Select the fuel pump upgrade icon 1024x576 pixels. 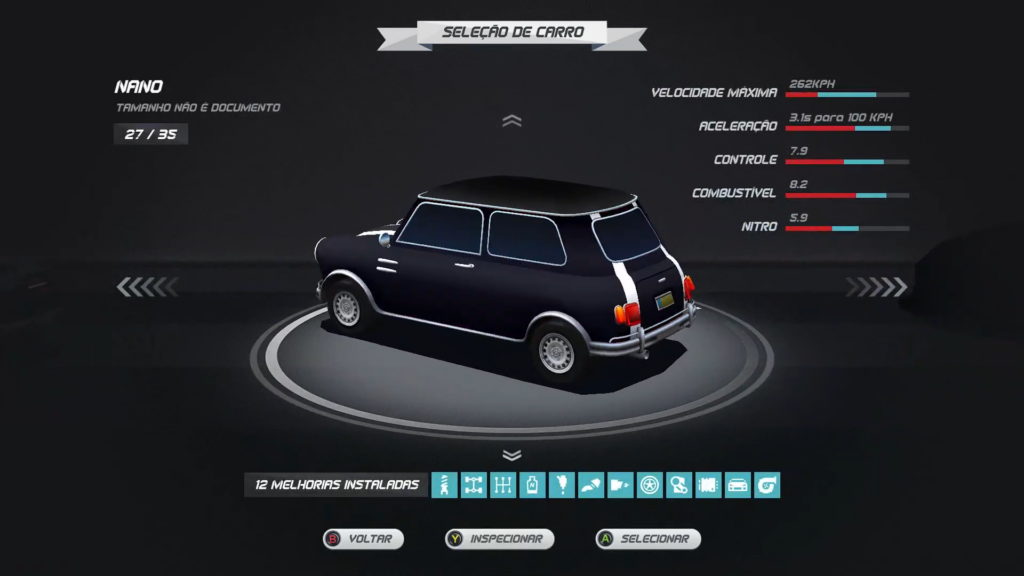pyautogui.click(x=620, y=485)
